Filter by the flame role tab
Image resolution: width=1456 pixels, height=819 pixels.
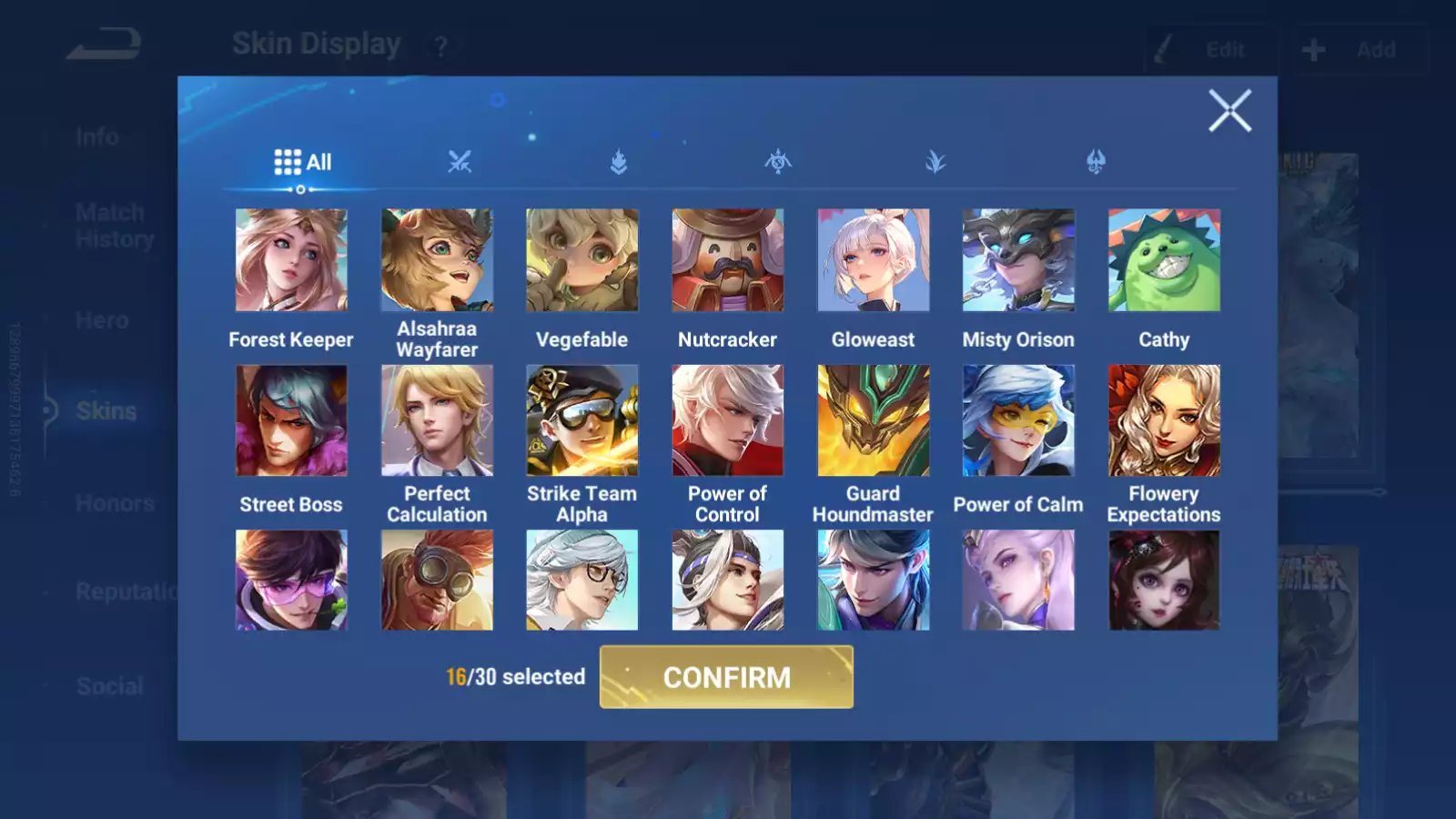(x=619, y=163)
